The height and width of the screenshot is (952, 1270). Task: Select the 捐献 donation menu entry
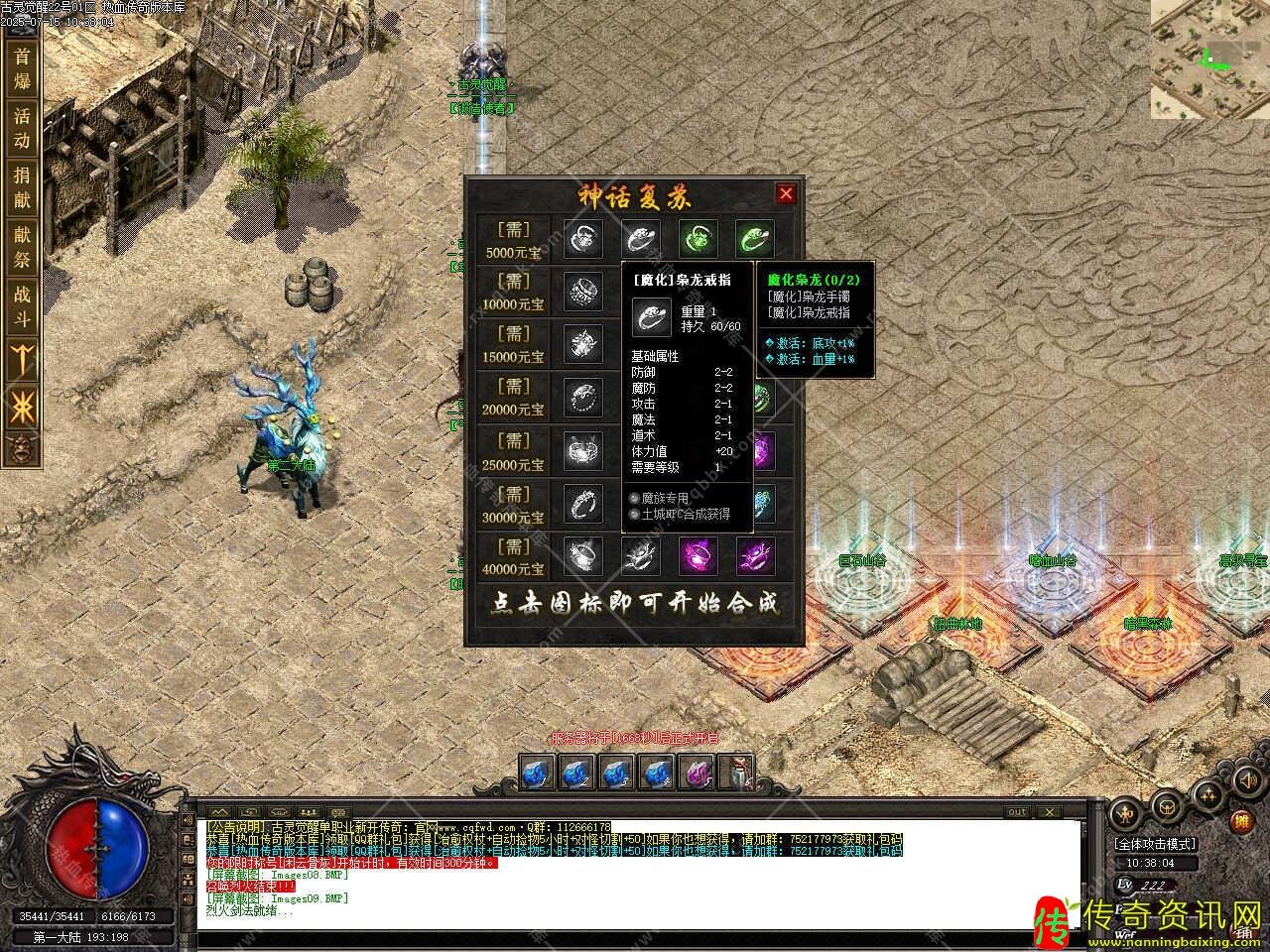click(x=22, y=187)
